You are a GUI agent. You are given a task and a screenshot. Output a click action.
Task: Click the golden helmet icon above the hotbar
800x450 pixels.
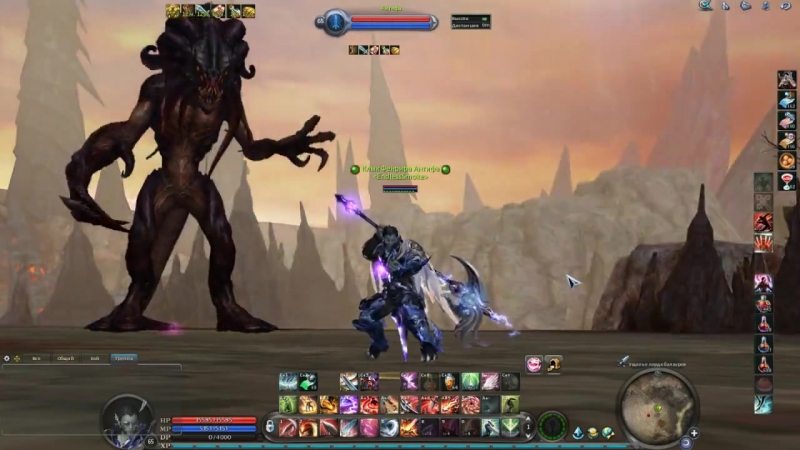[553, 364]
